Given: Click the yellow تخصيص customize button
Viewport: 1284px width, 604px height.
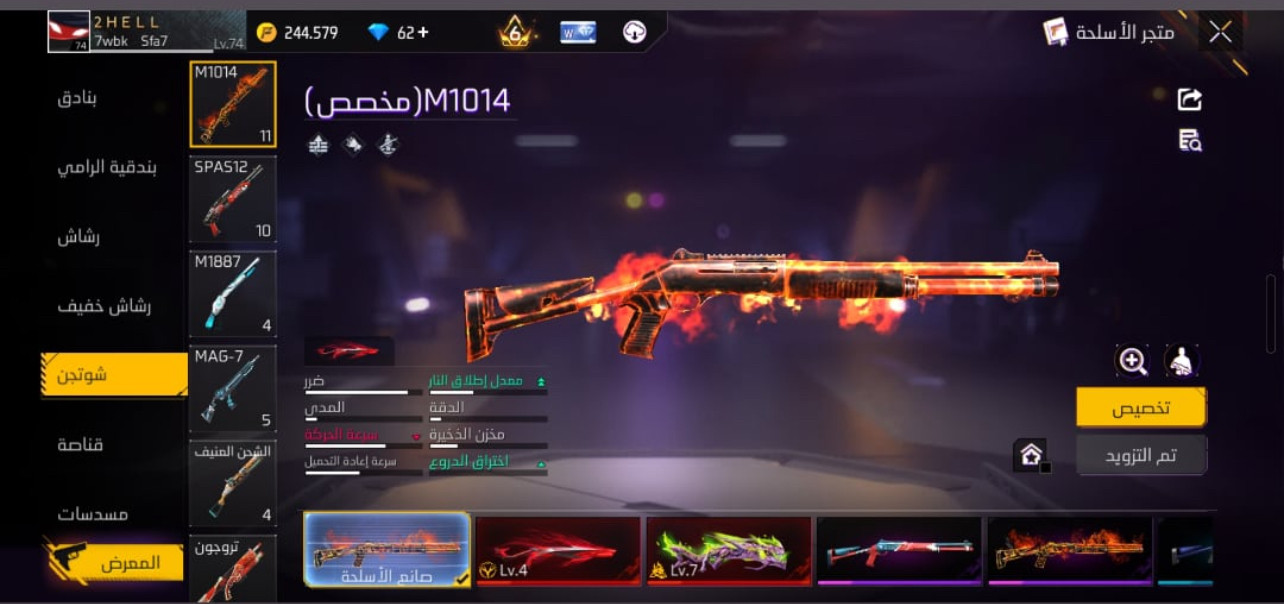Looking at the screenshot, I should 1141,408.
